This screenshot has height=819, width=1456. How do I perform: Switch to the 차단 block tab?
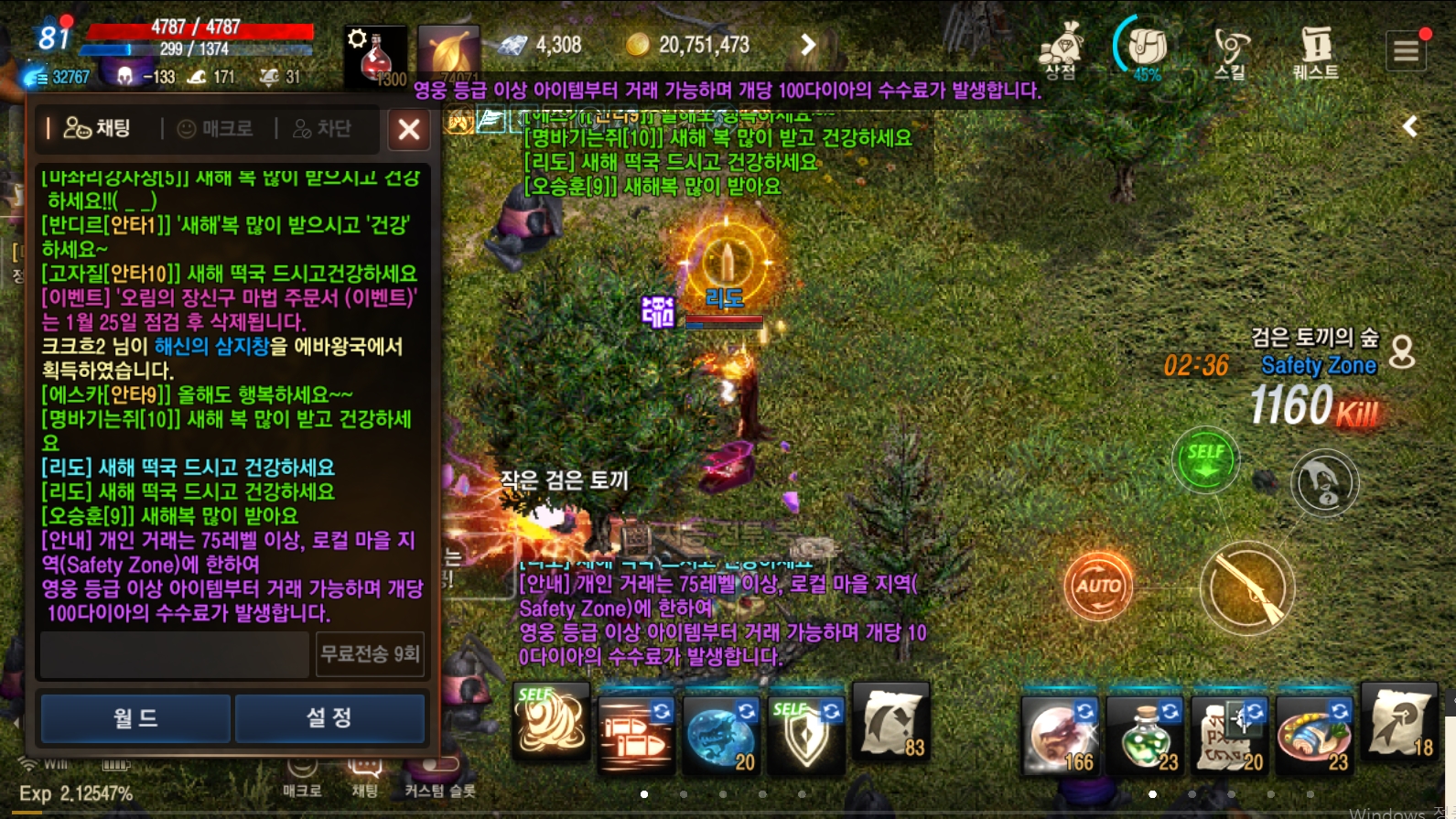click(x=318, y=128)
